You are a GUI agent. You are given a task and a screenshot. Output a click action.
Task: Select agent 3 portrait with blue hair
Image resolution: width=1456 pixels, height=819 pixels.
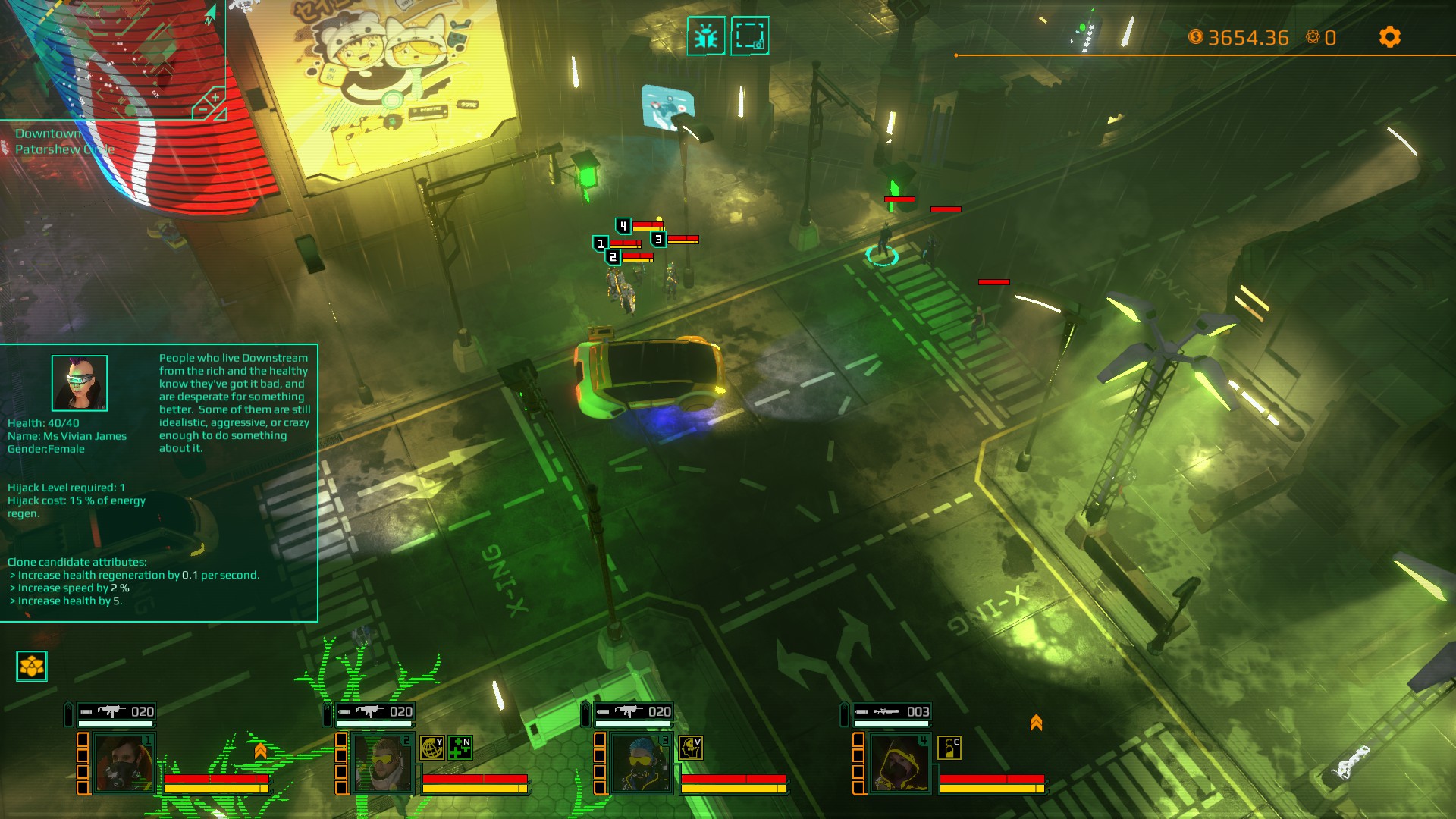pyautogui.click(x=641, y=764)
